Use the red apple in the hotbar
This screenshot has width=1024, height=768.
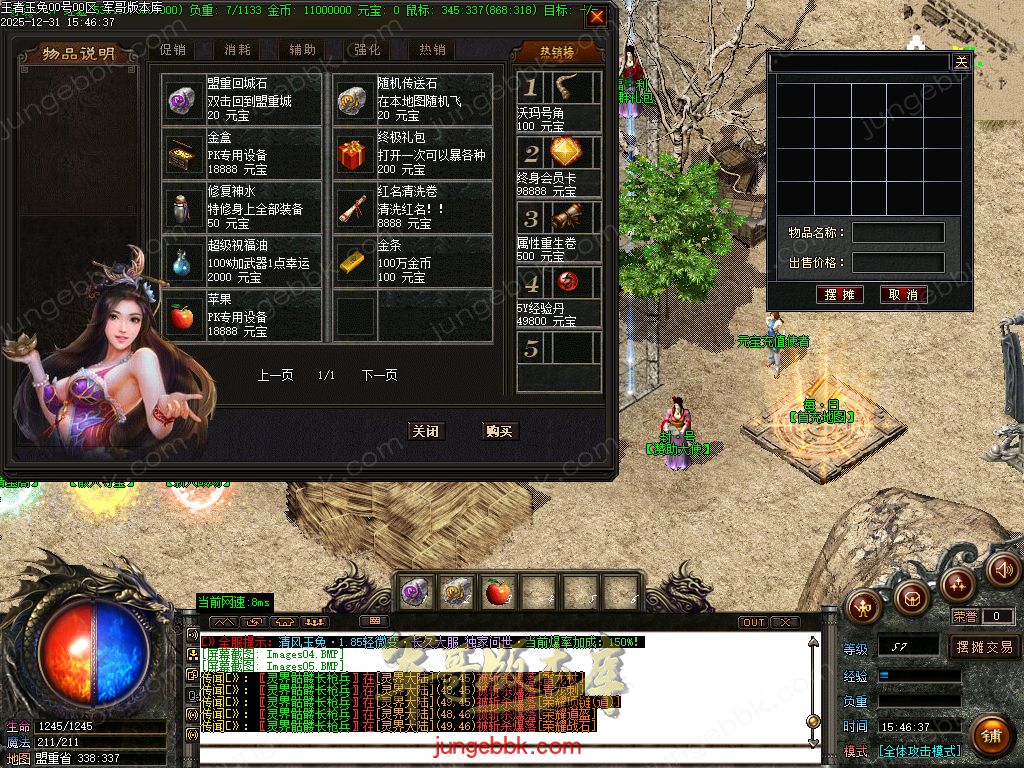click(x=497, y=592)
